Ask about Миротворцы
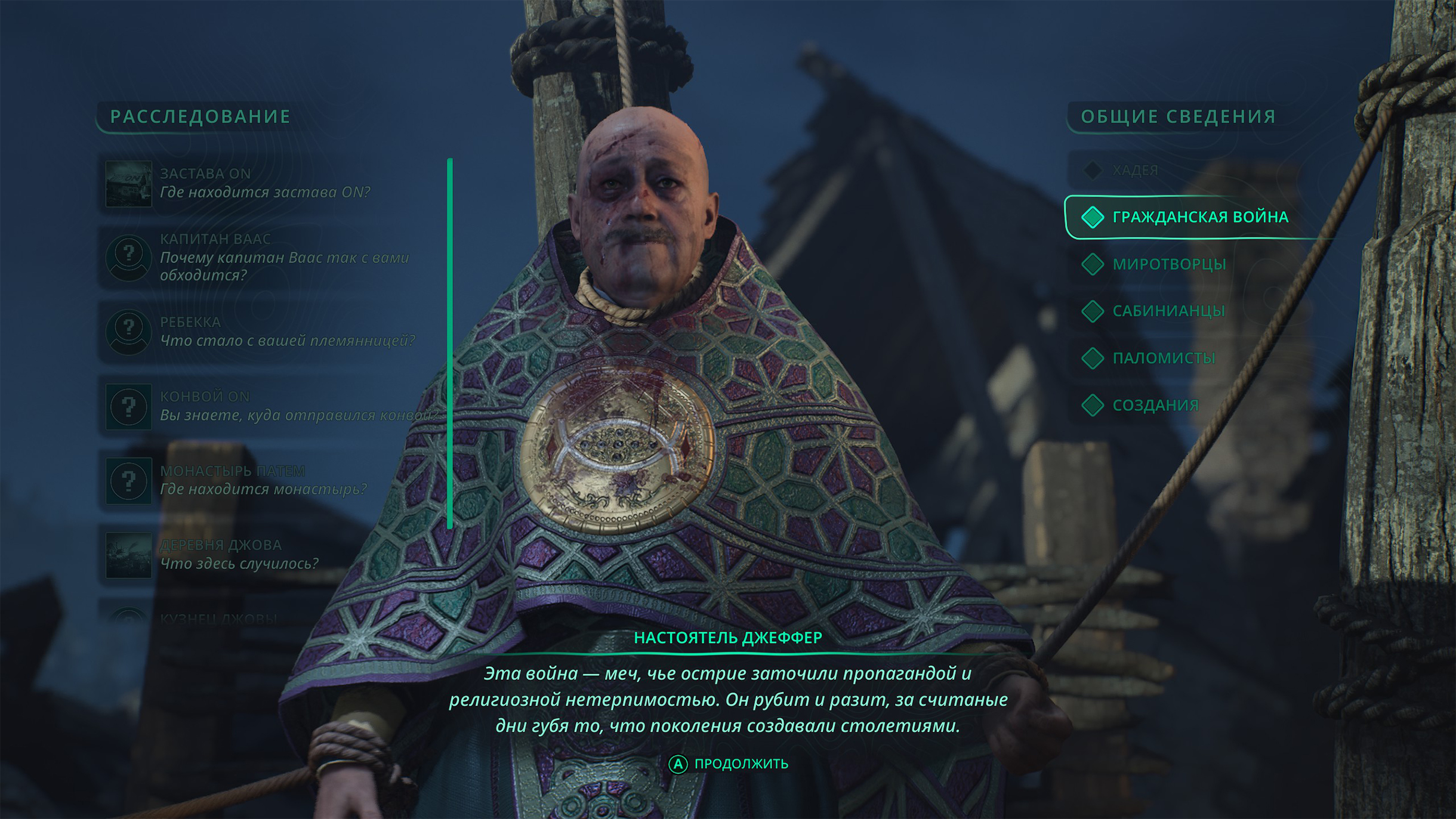The width and height of the screenshot is (1456, 819). (x=1168, y=264)
